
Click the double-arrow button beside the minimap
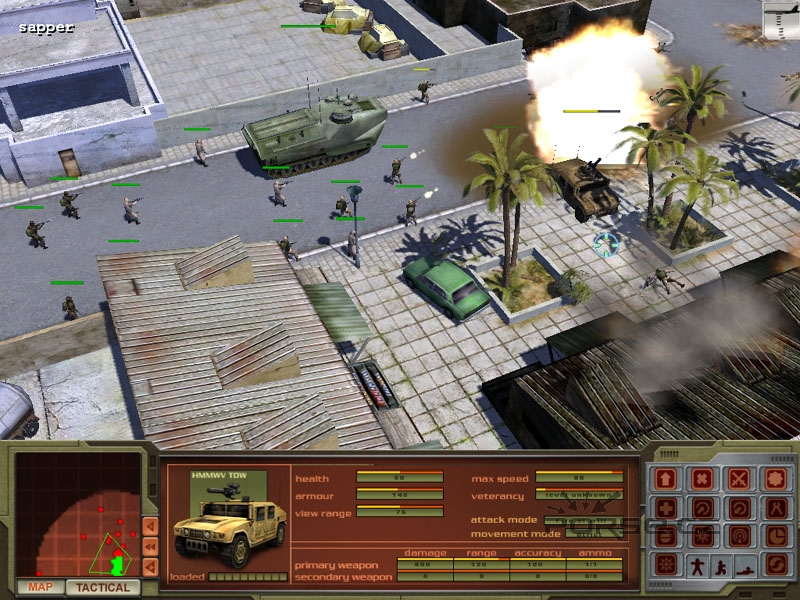[x=150, y=546]
